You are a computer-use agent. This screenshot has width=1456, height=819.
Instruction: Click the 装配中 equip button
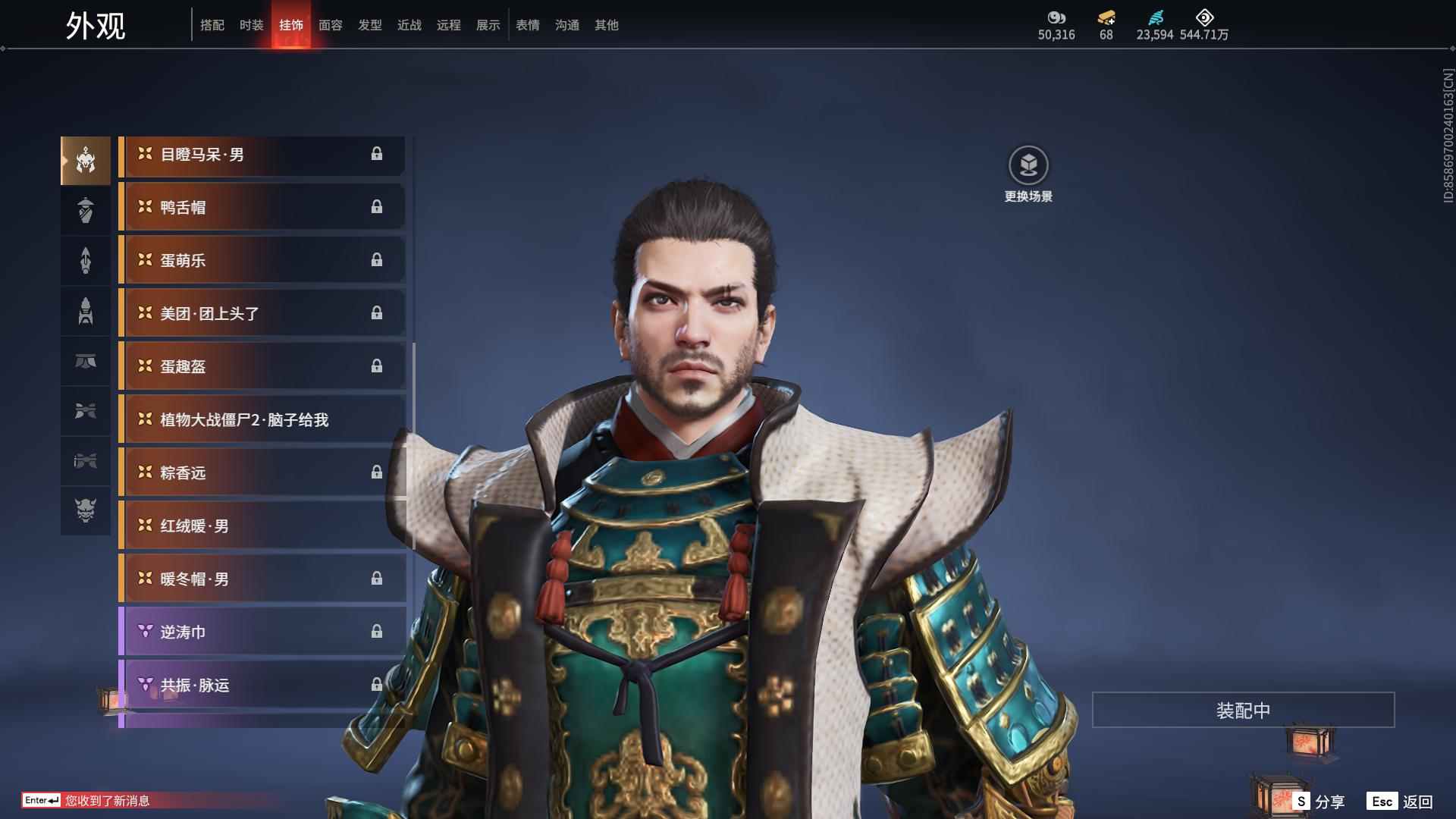(1243, 710)
